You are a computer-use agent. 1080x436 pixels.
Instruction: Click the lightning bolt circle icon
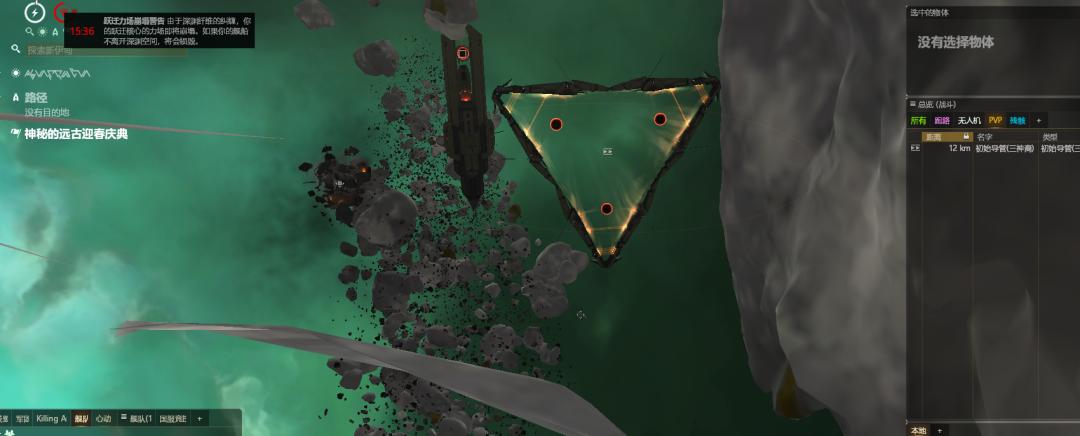pos(35,13)
